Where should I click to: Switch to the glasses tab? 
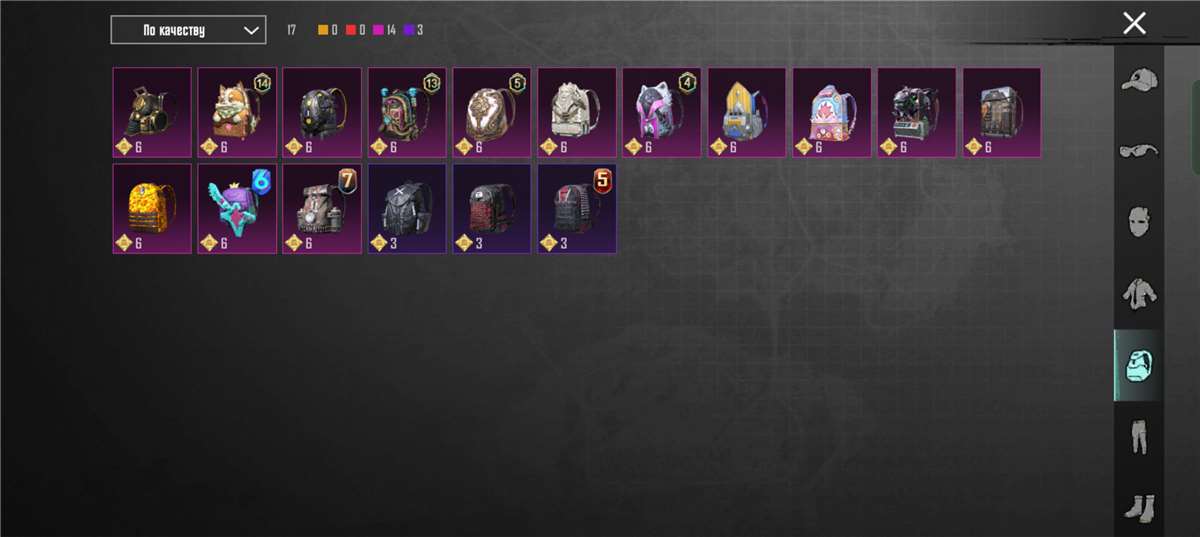[1138, 150]
